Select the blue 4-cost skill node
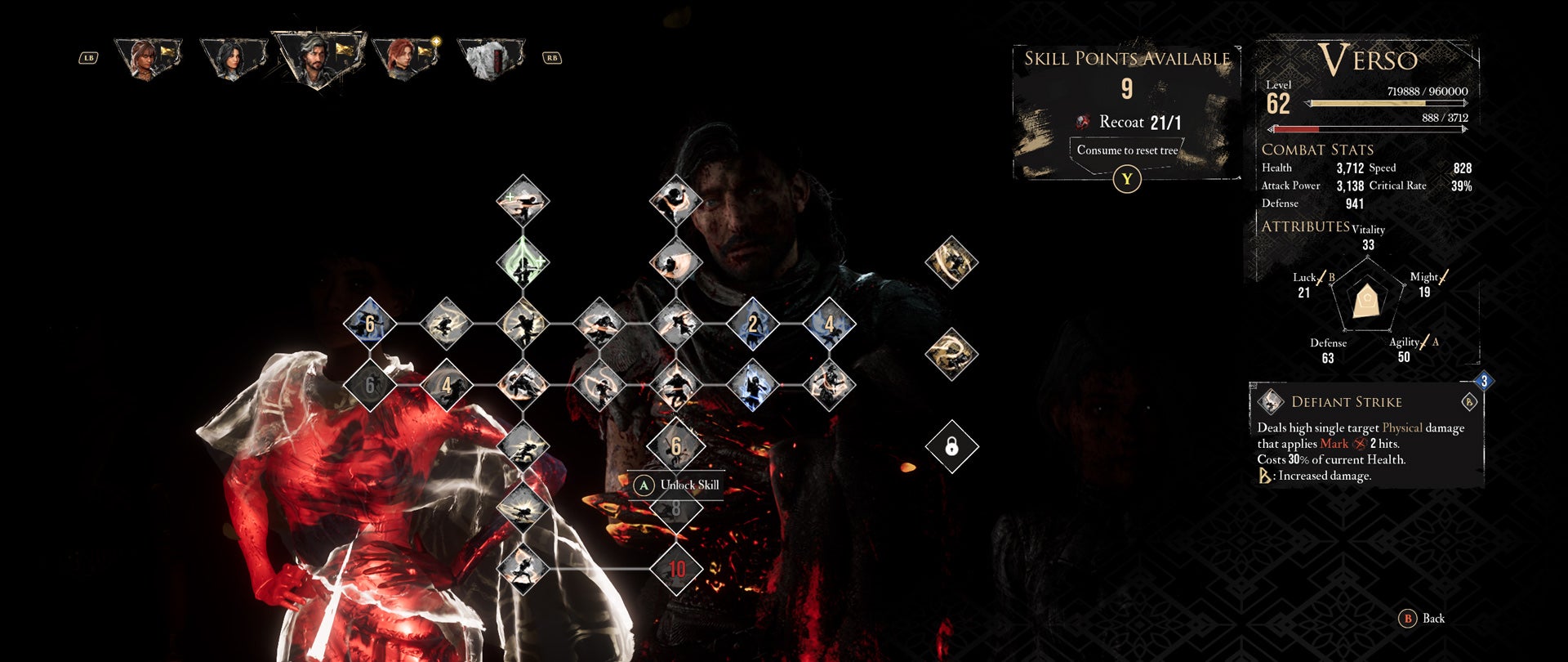Screen dimensions: 1568x662 [x=829, y=324]
